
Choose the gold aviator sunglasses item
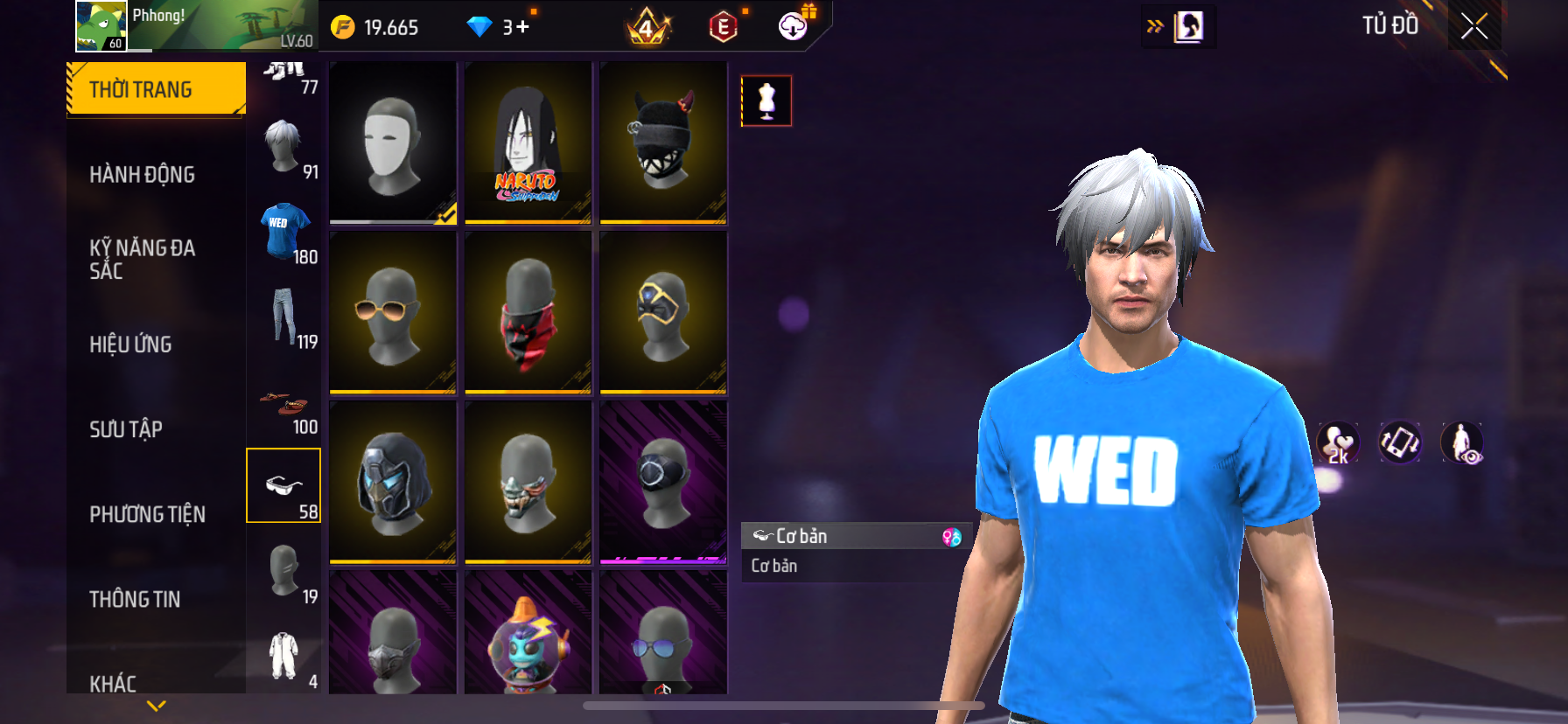tap(393, 312)
